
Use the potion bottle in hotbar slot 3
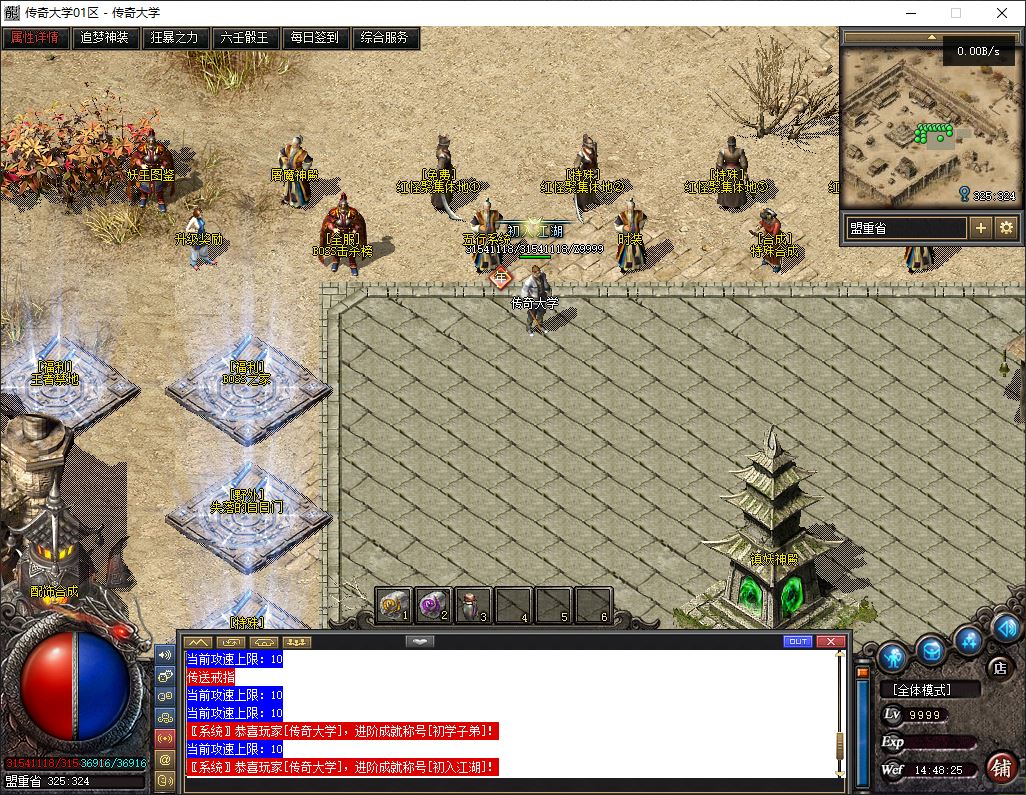click(x=473, y=604)
